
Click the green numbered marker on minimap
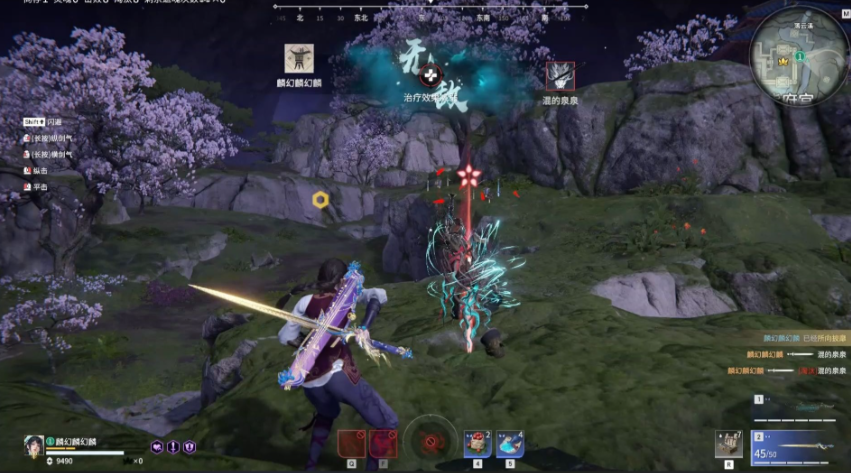801,55
